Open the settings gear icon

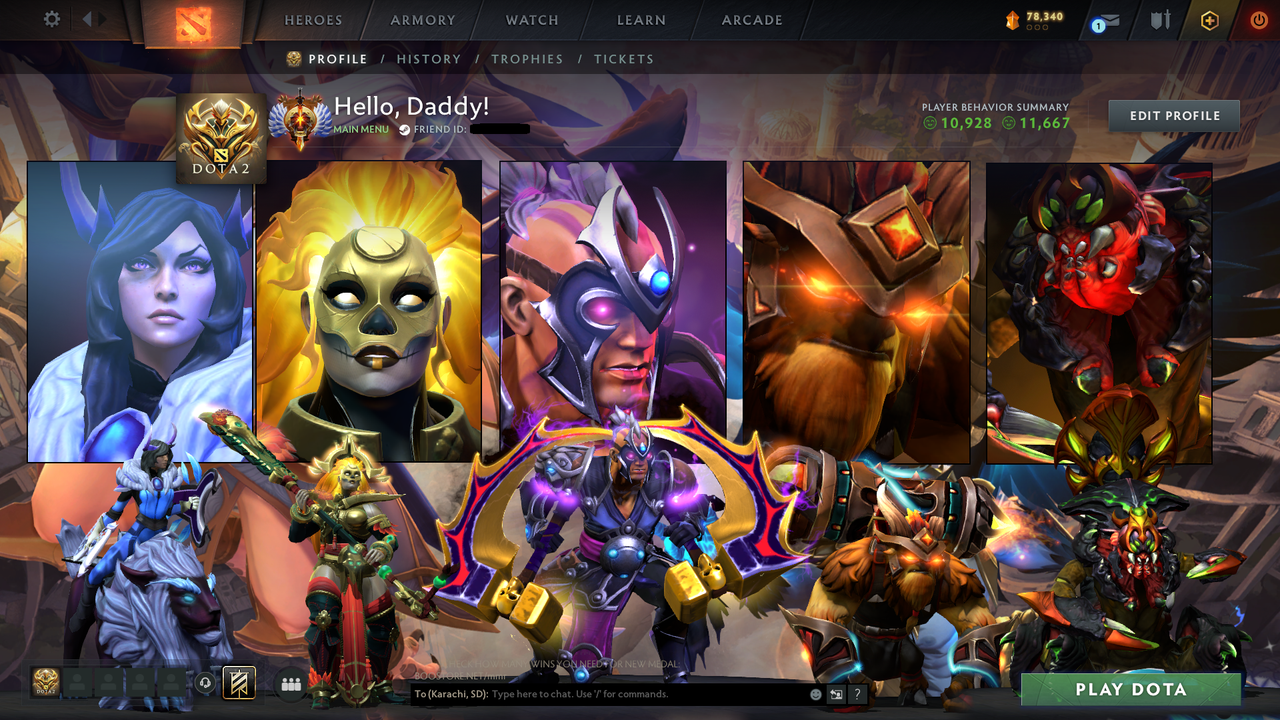52,20
